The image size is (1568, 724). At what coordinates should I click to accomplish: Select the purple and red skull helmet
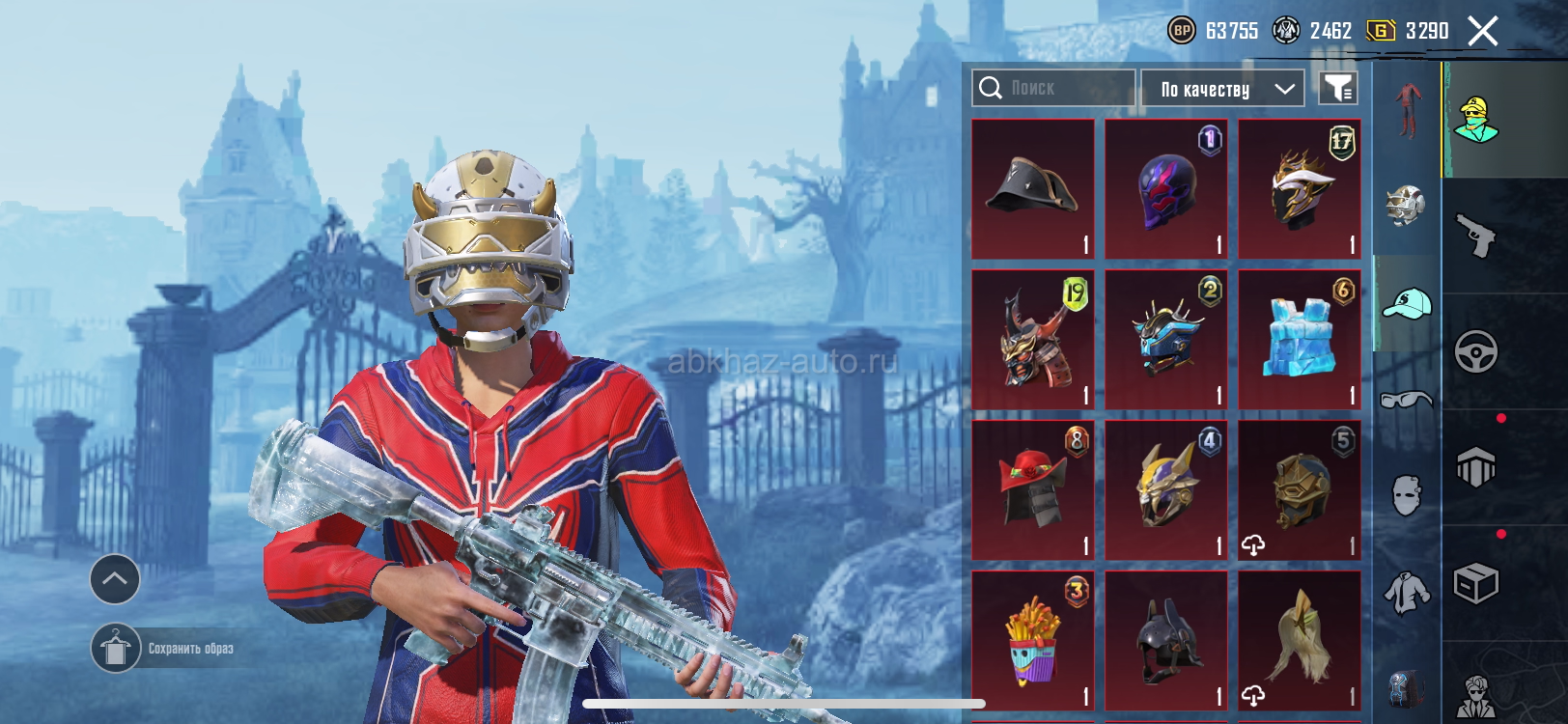(x=1166, y=189)
